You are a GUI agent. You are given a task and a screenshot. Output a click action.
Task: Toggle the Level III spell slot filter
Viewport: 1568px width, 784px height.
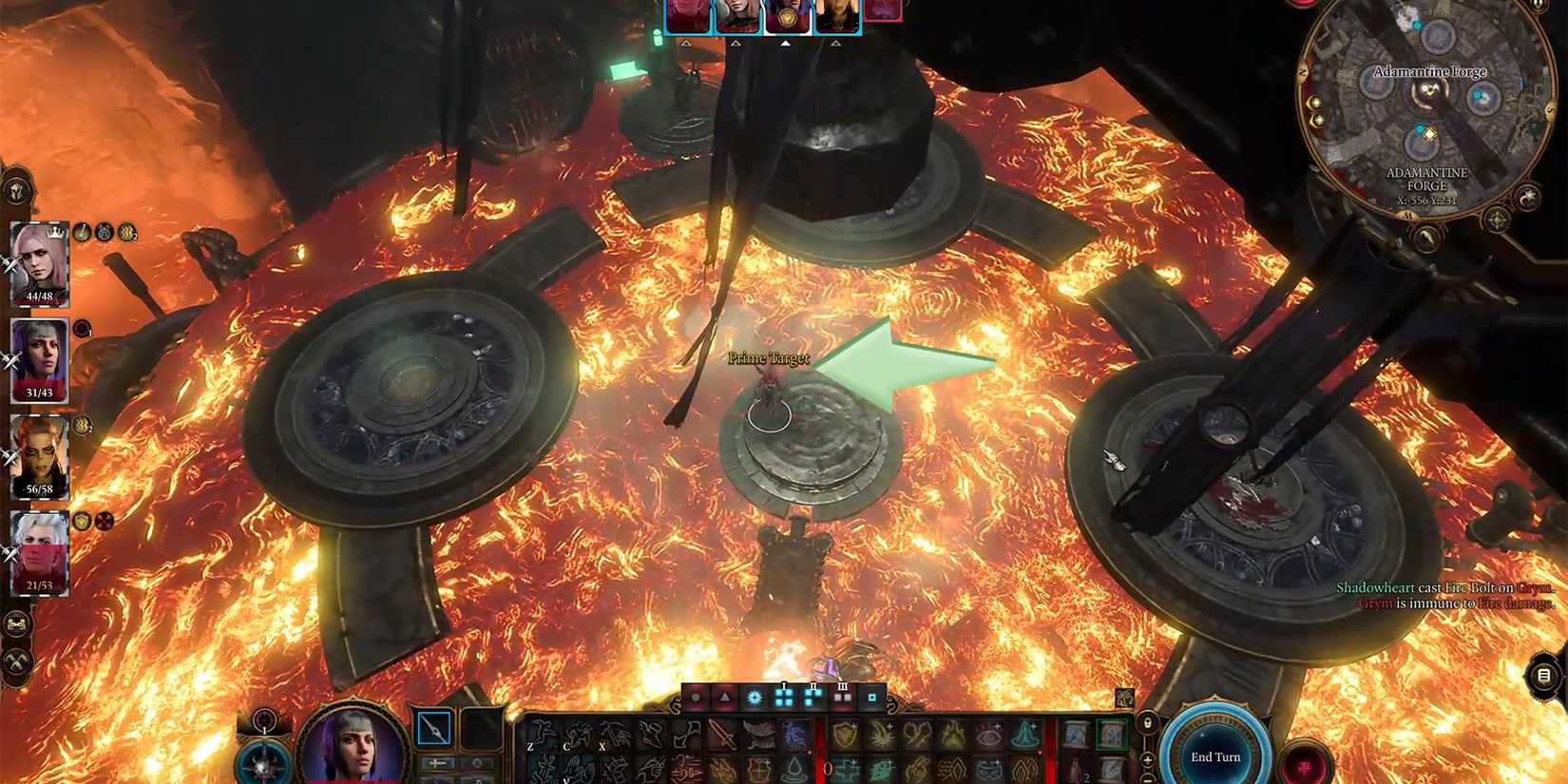pyautogui.click(x=842, y=698)
